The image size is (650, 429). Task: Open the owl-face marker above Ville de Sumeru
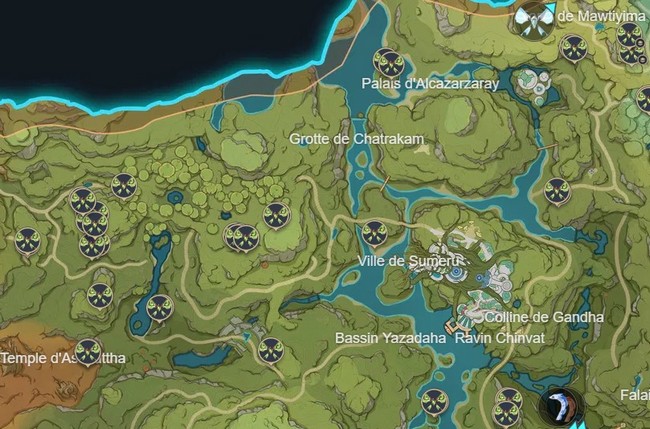point(374,234)
